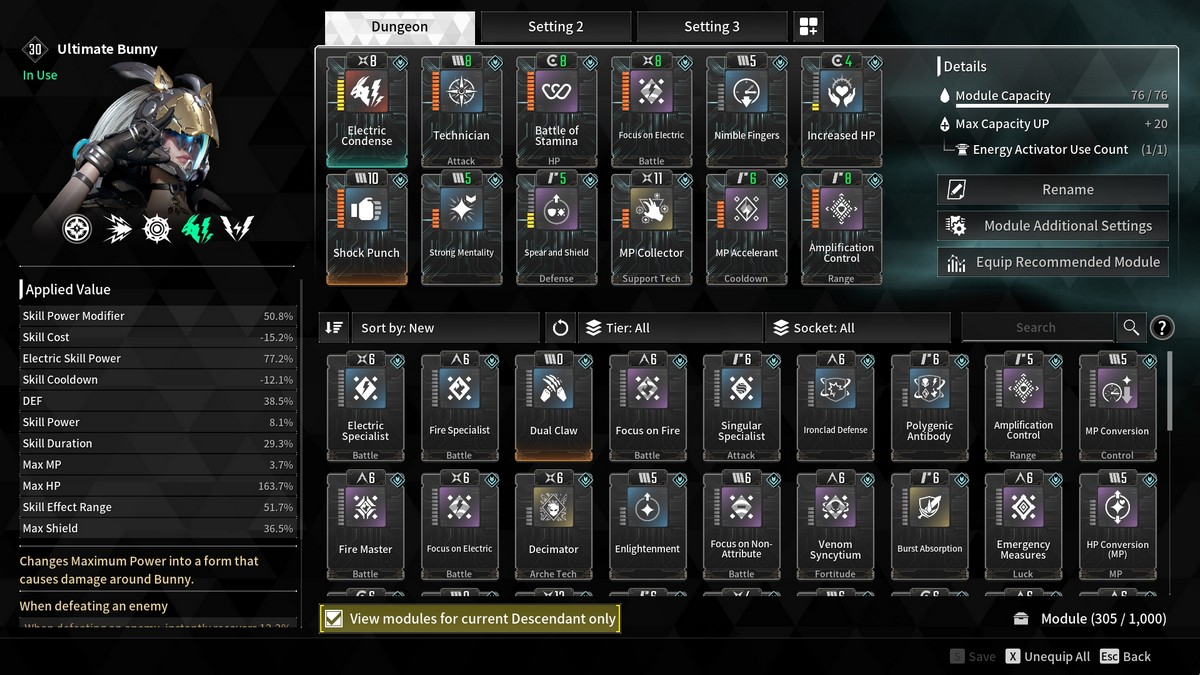Open the Socket: All filter
This screenshot has height=675, width=1200.
point(856,328)
